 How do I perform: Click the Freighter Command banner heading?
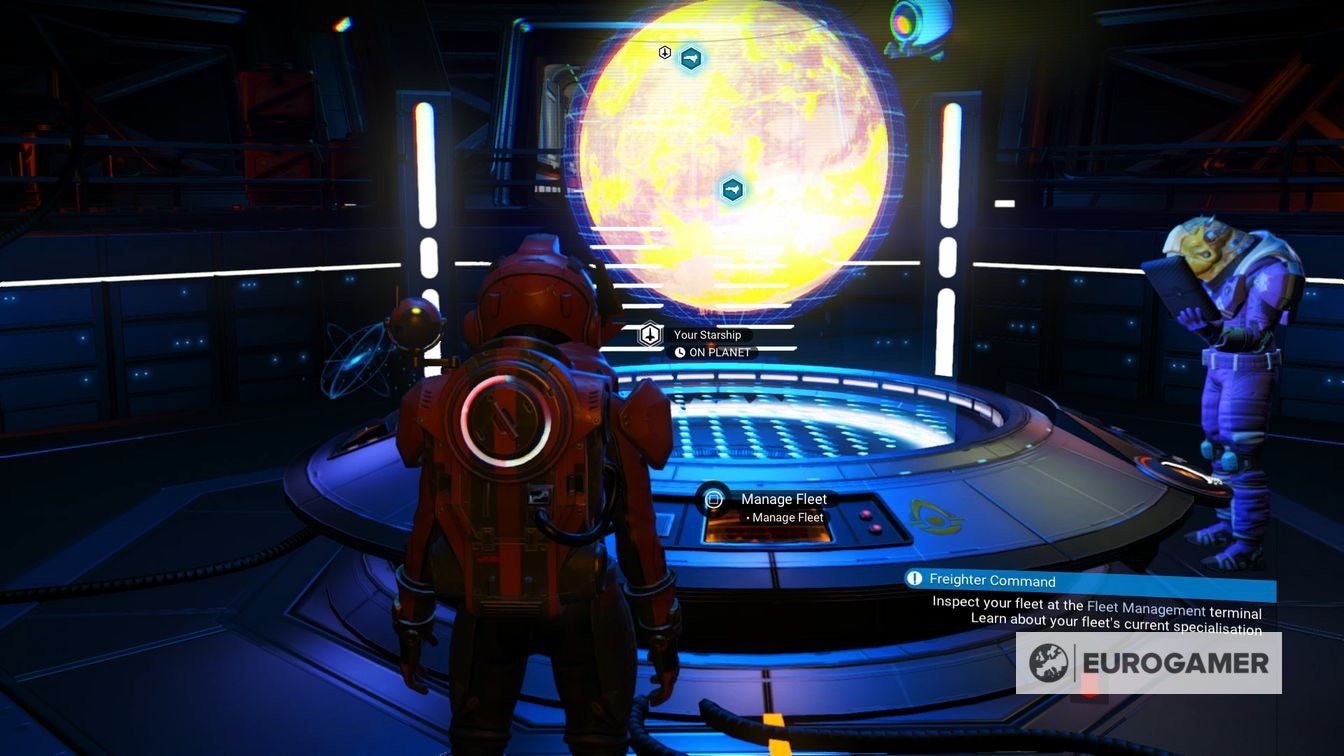point(990,580)
